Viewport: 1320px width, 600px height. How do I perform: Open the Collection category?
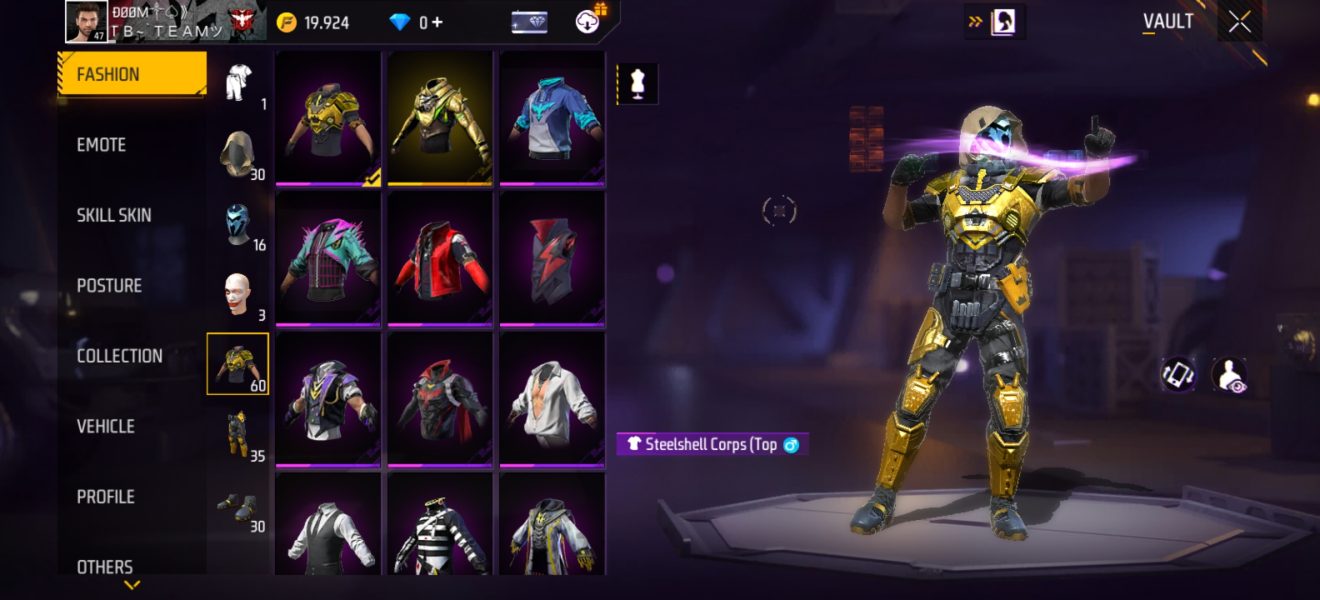click(119, 356)
